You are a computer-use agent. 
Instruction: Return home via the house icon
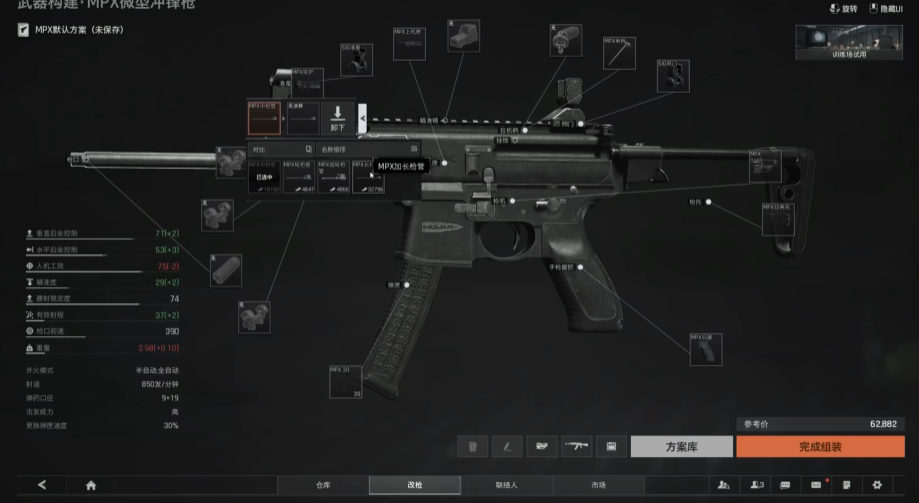click(91, 485)
